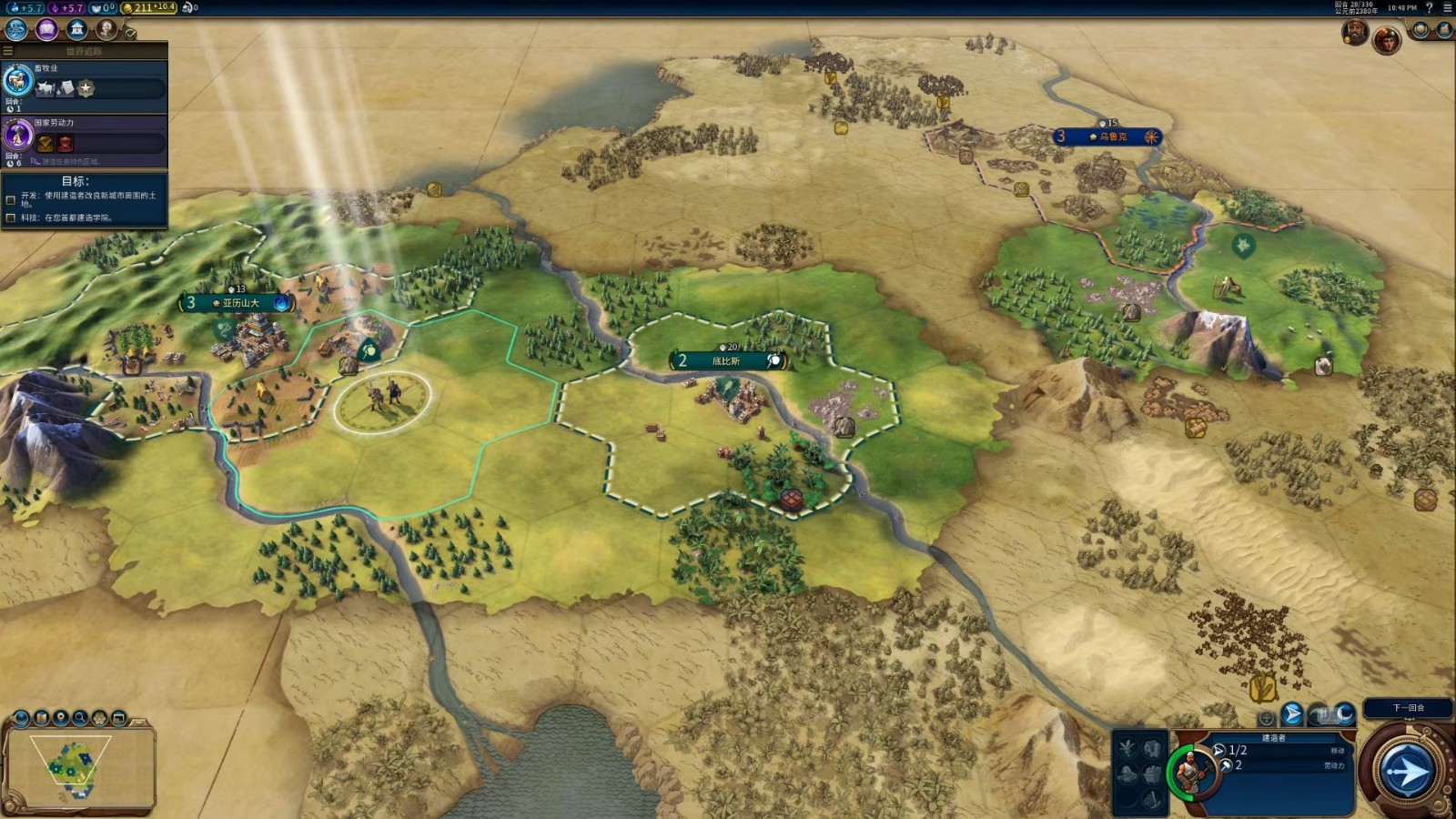Open the Civilopedia question mark help
The width and height of the screenshot is (1456, 819).
tap(1429, 8)
